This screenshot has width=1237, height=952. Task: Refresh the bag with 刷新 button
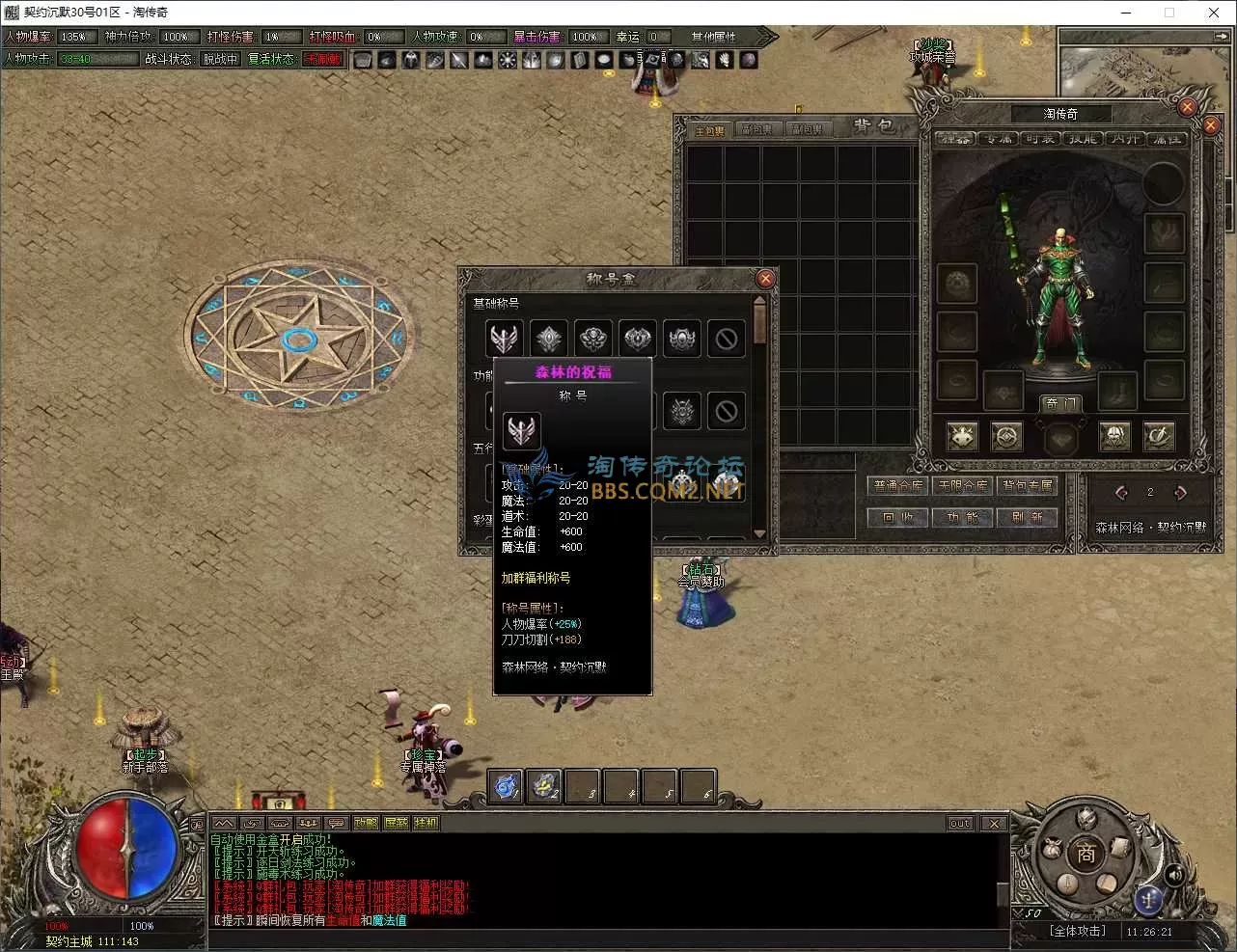pyautogui.click(x=1028, y=518)
